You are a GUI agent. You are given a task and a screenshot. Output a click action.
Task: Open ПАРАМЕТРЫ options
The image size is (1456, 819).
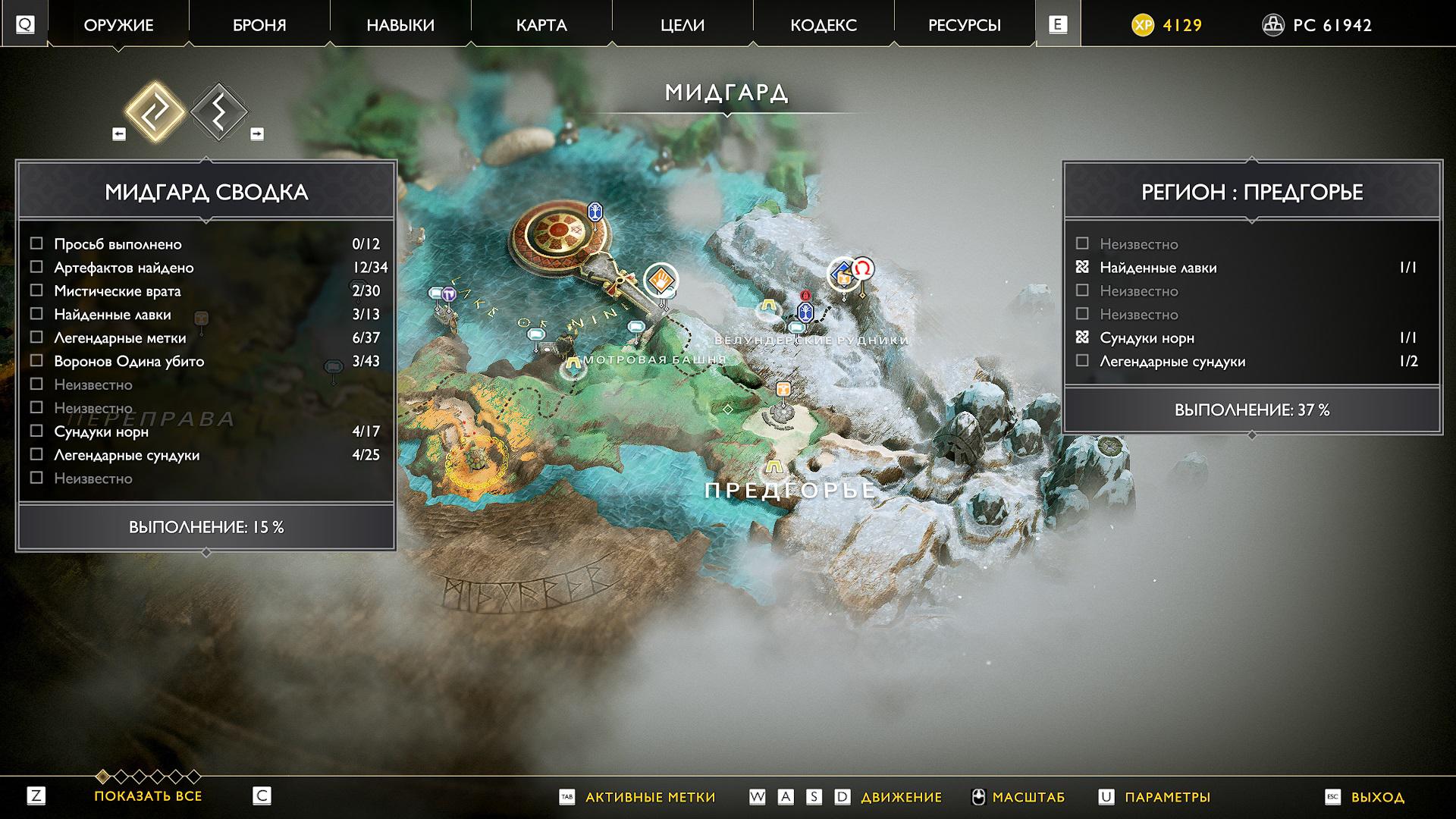(x=1167, y=797)
